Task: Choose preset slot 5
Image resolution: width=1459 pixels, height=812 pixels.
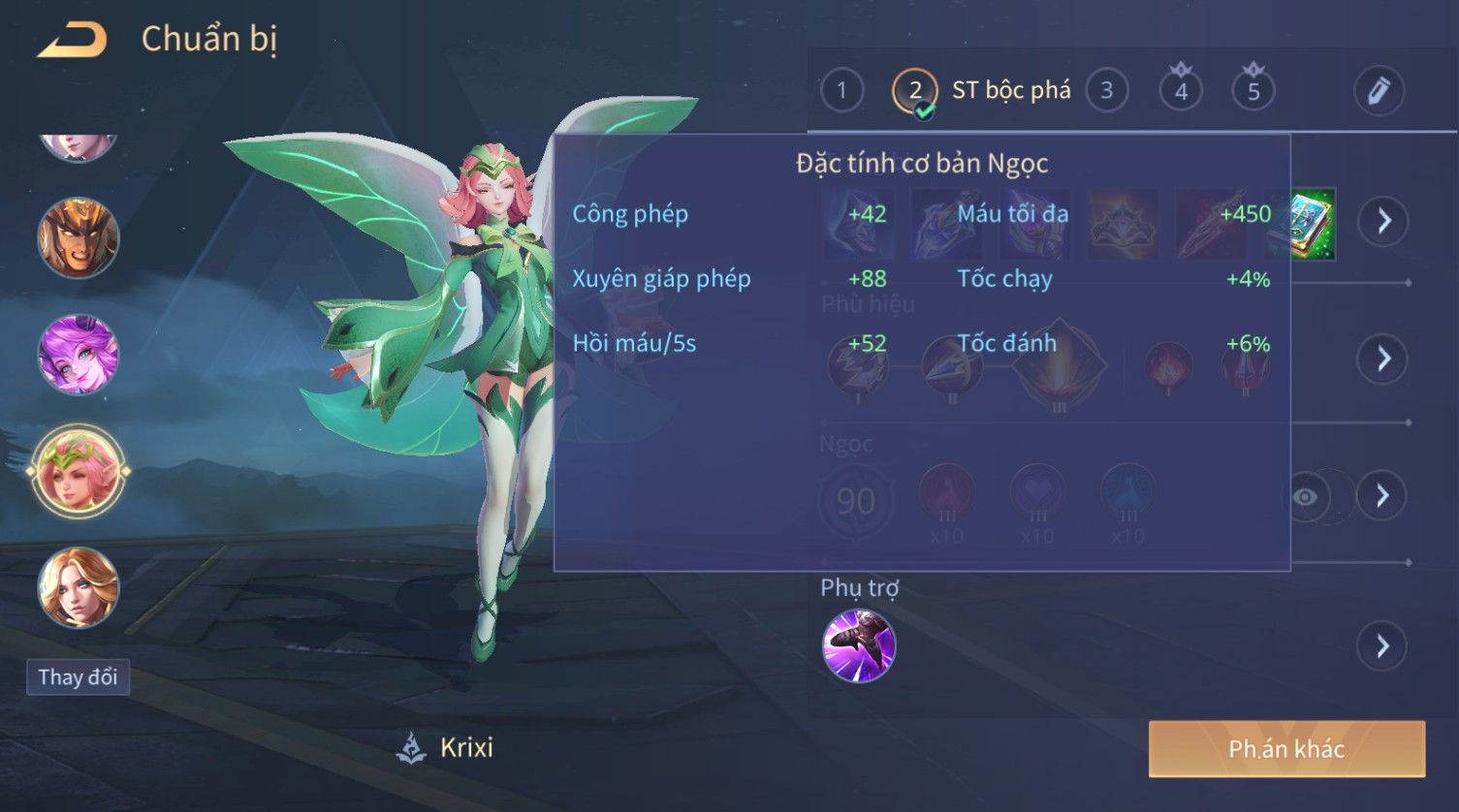Action: (x=1253, y=91)
